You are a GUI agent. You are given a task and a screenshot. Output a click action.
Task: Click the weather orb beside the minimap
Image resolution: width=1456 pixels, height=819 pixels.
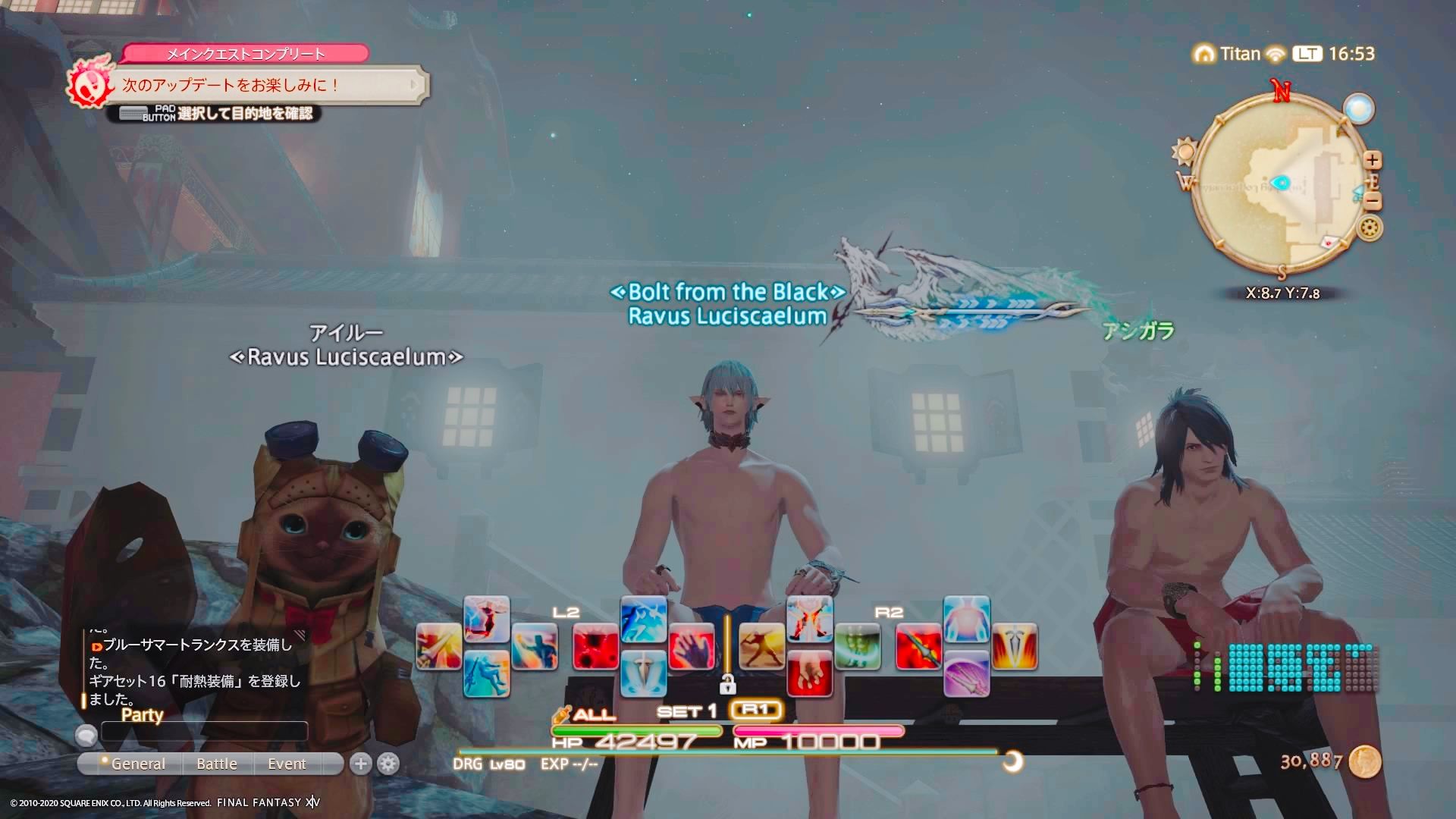coord(1358,108)
